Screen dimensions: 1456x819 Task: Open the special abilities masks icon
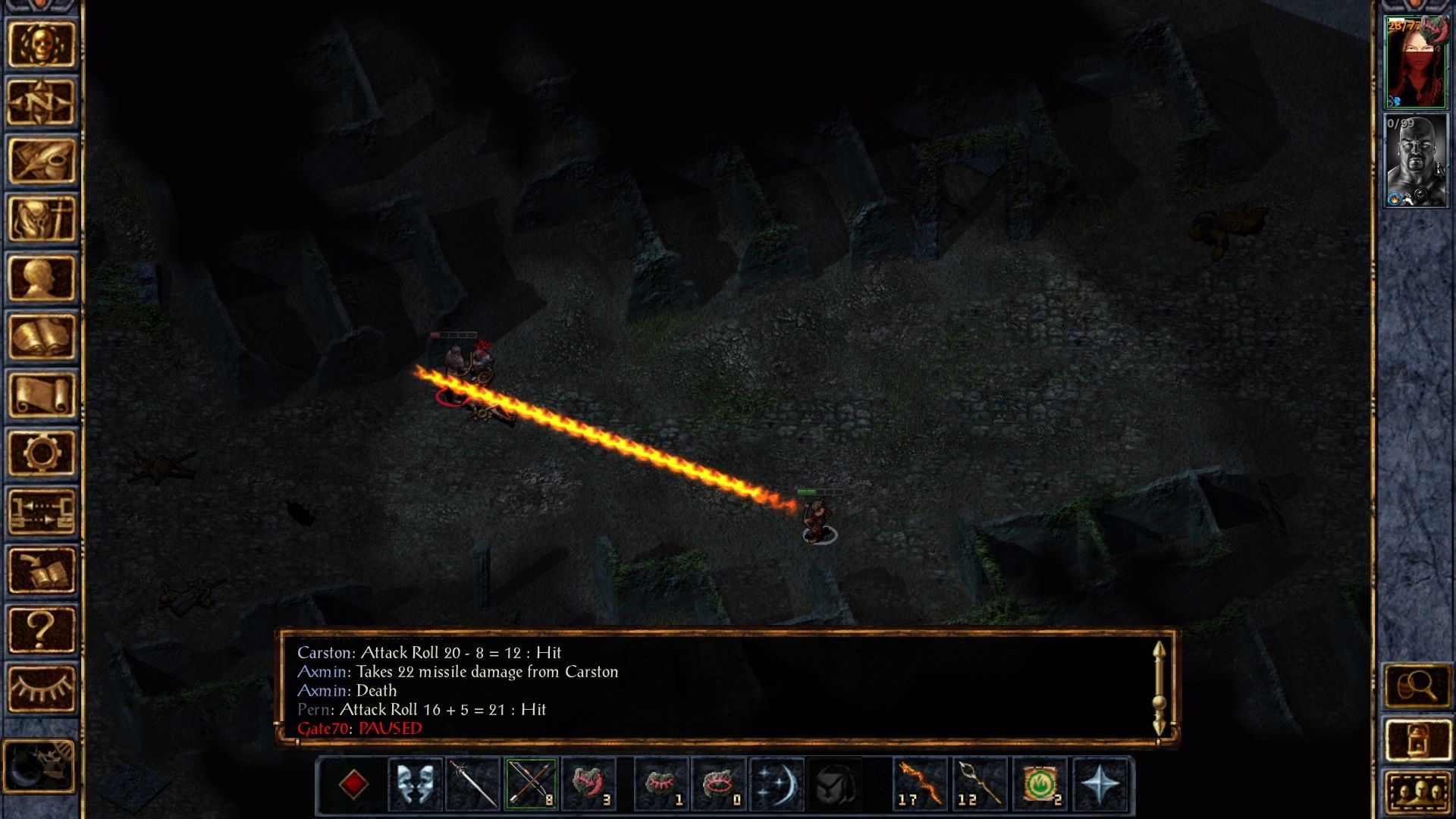pos(417,783)
